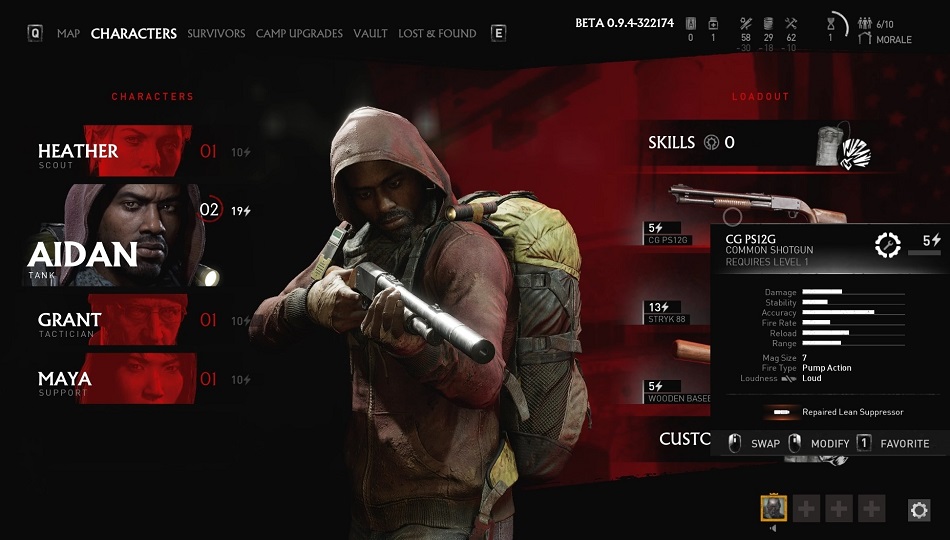Screen dimensions: 950x540
Task: Show the Lost & Found tab
Action: (437, 33)
